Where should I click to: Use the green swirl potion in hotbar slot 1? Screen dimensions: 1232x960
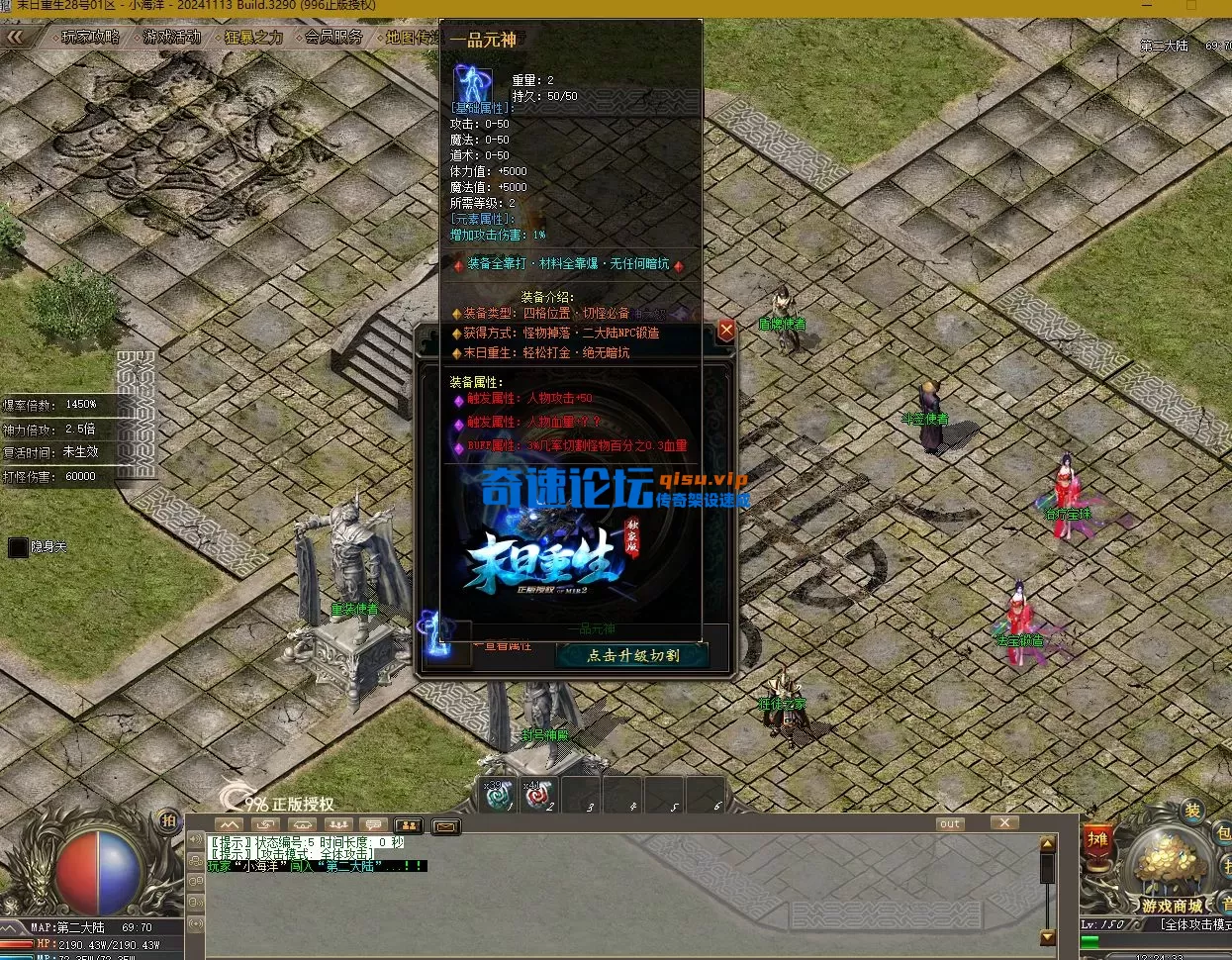(x=498, y=796)
